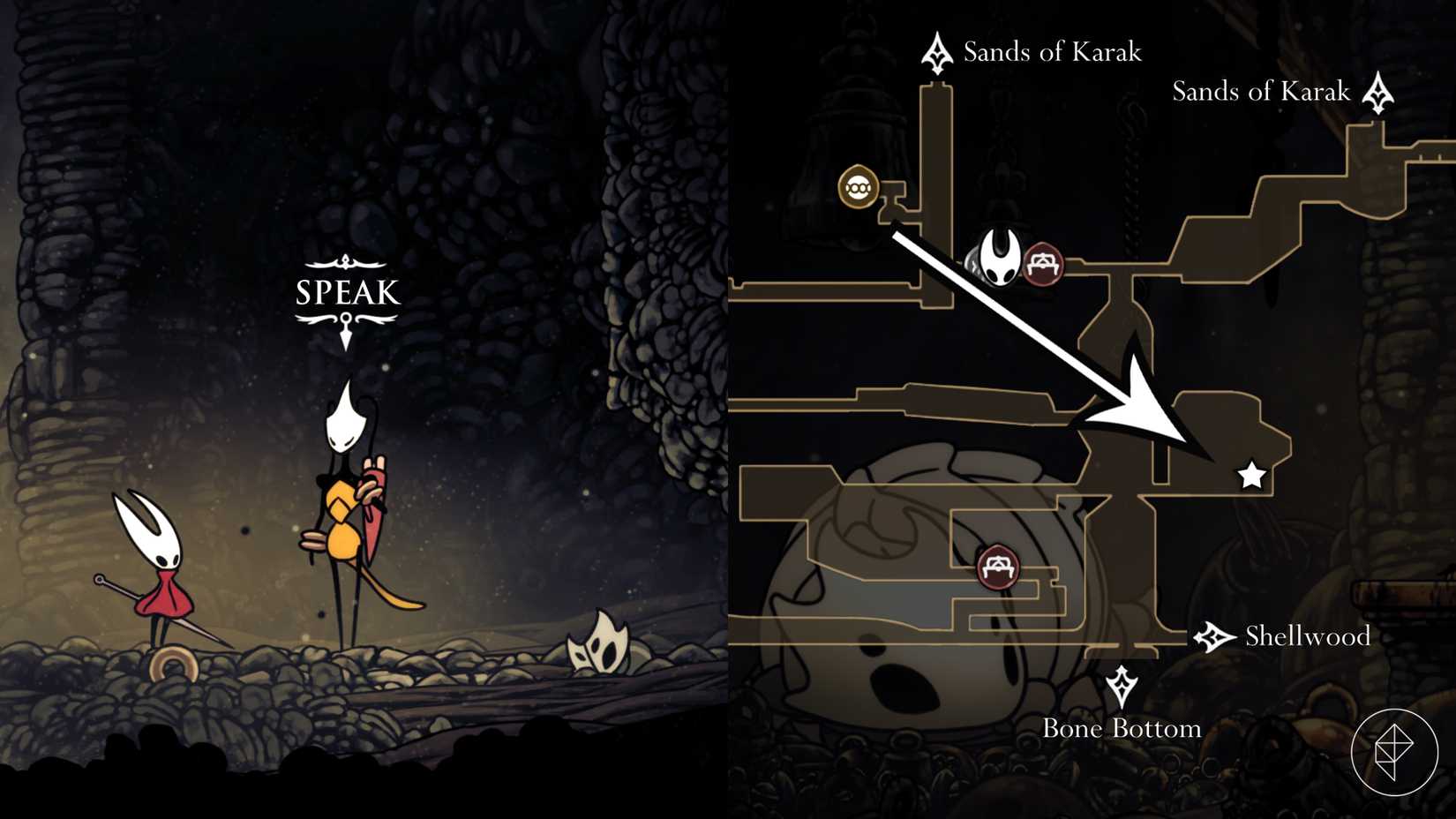Select the gold bellway station map icon
1456x819 pixels.
pos(858,187)
